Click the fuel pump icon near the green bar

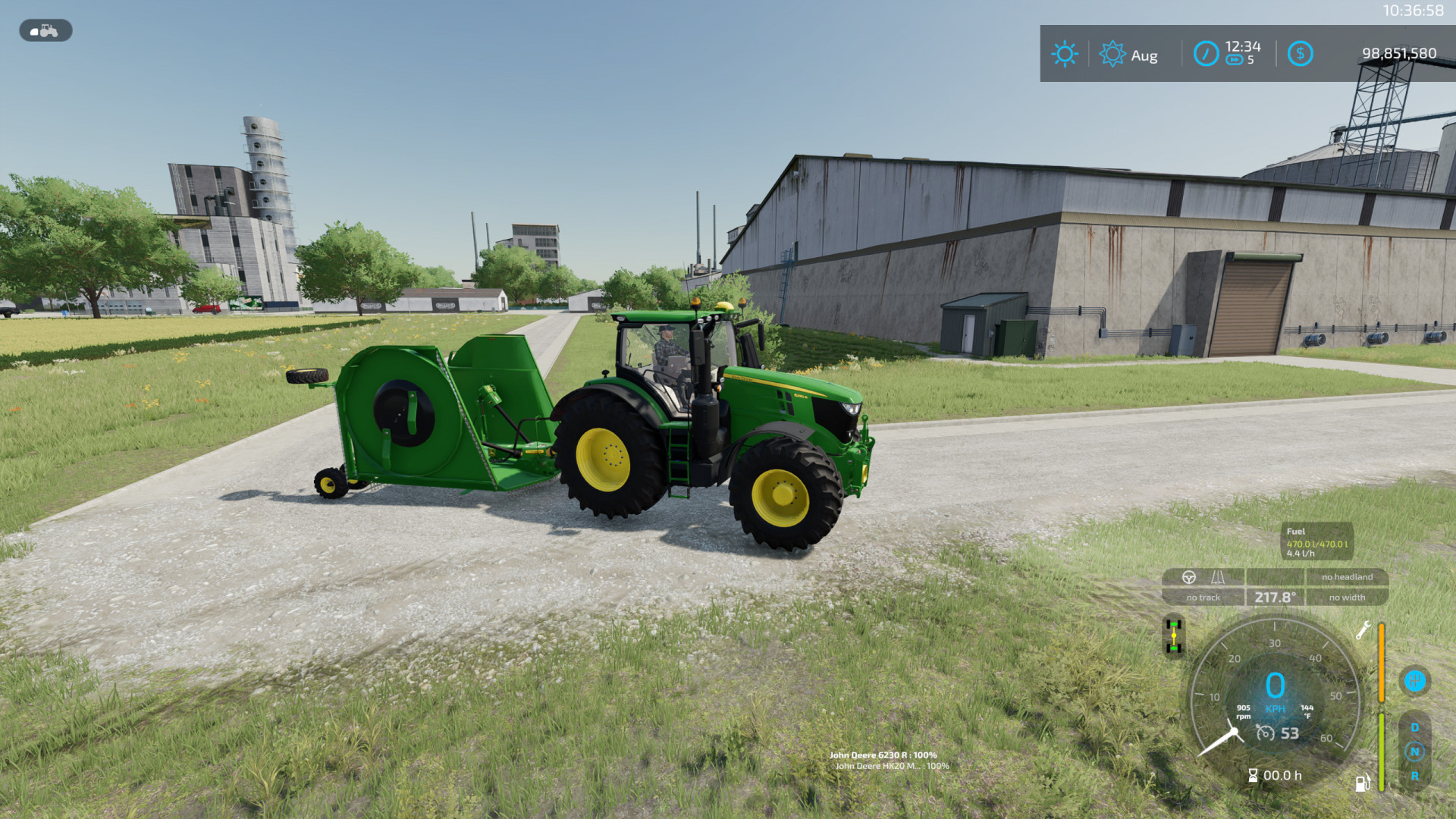[x=1362, y=783]
